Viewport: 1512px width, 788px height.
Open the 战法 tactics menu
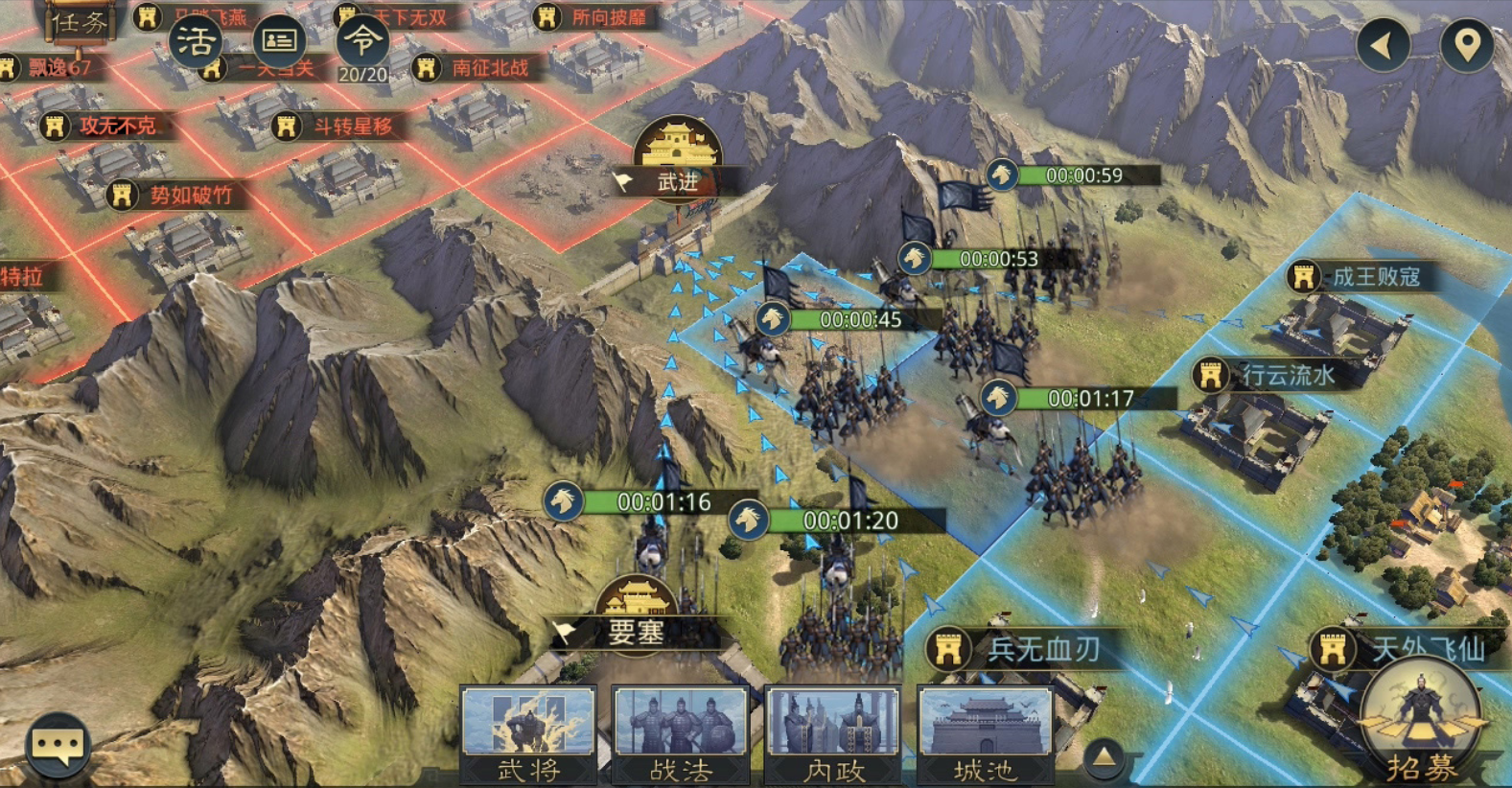click(681, 734)
